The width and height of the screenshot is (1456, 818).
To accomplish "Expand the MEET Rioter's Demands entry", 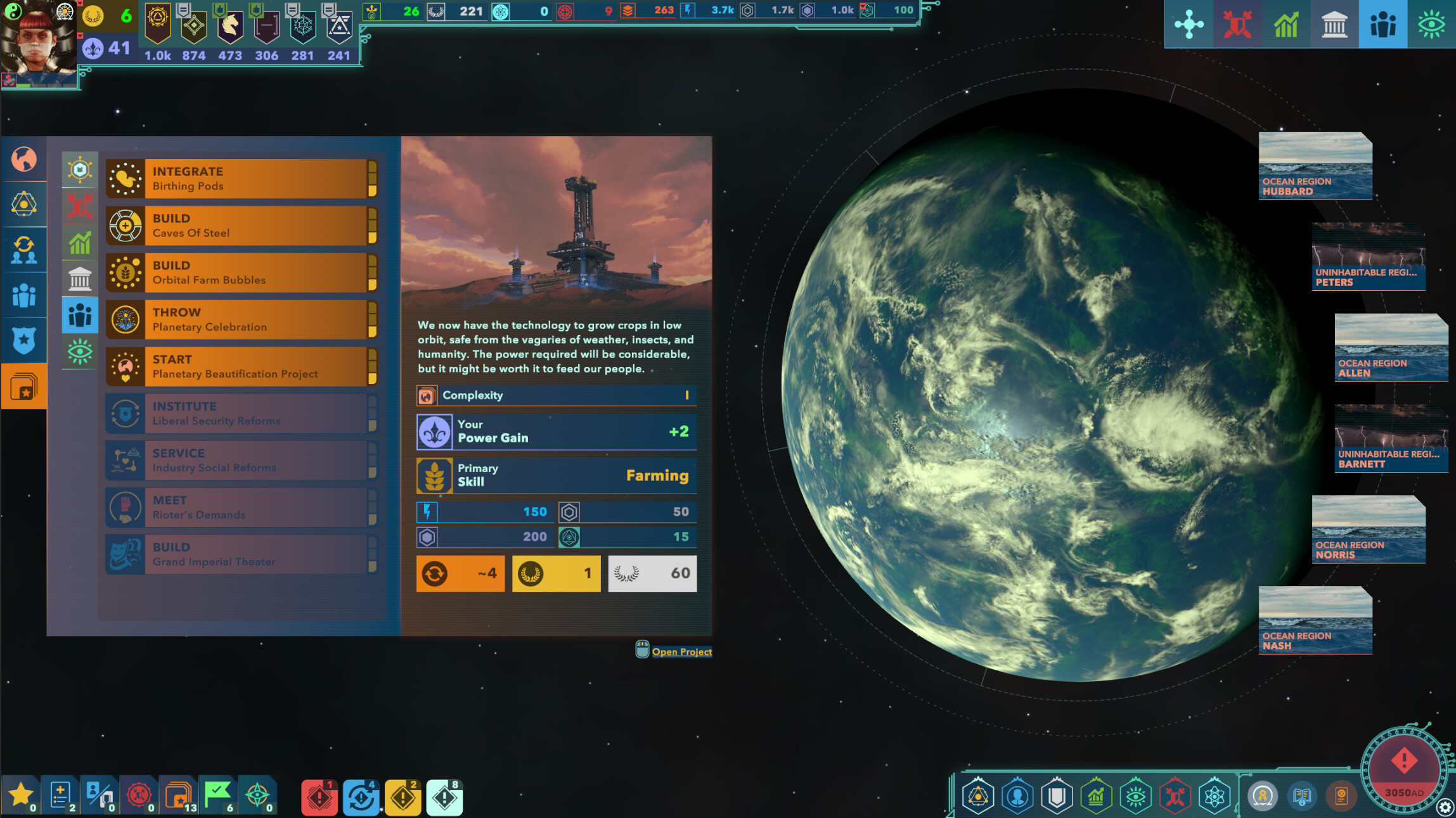I will click(241, 506).
